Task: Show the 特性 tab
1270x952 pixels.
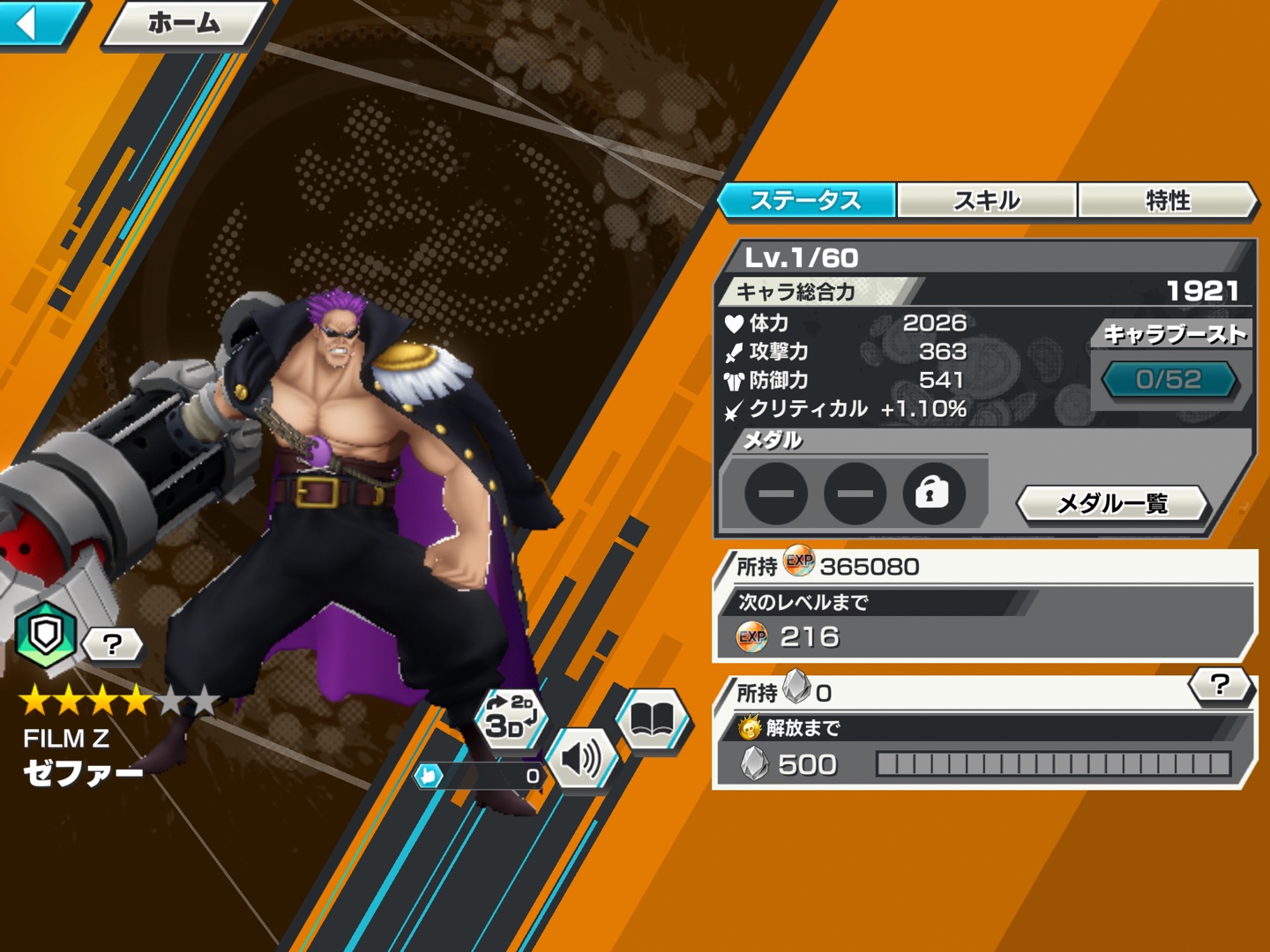Action: (x=1167, y=200)
